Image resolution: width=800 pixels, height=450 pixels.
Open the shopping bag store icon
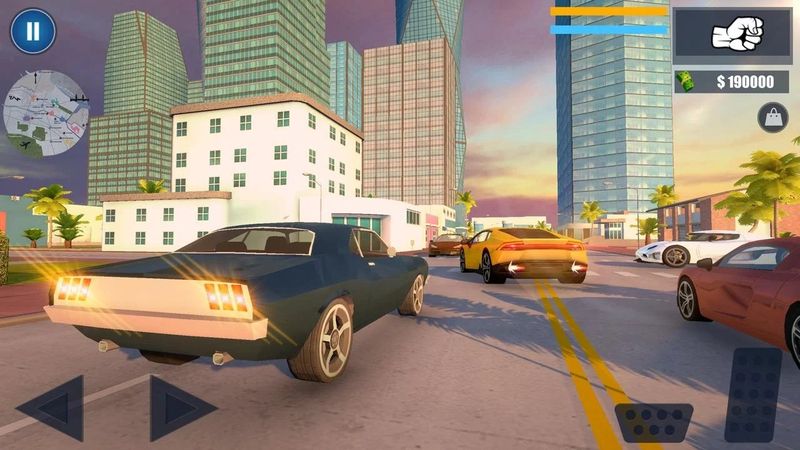point(772,117)
